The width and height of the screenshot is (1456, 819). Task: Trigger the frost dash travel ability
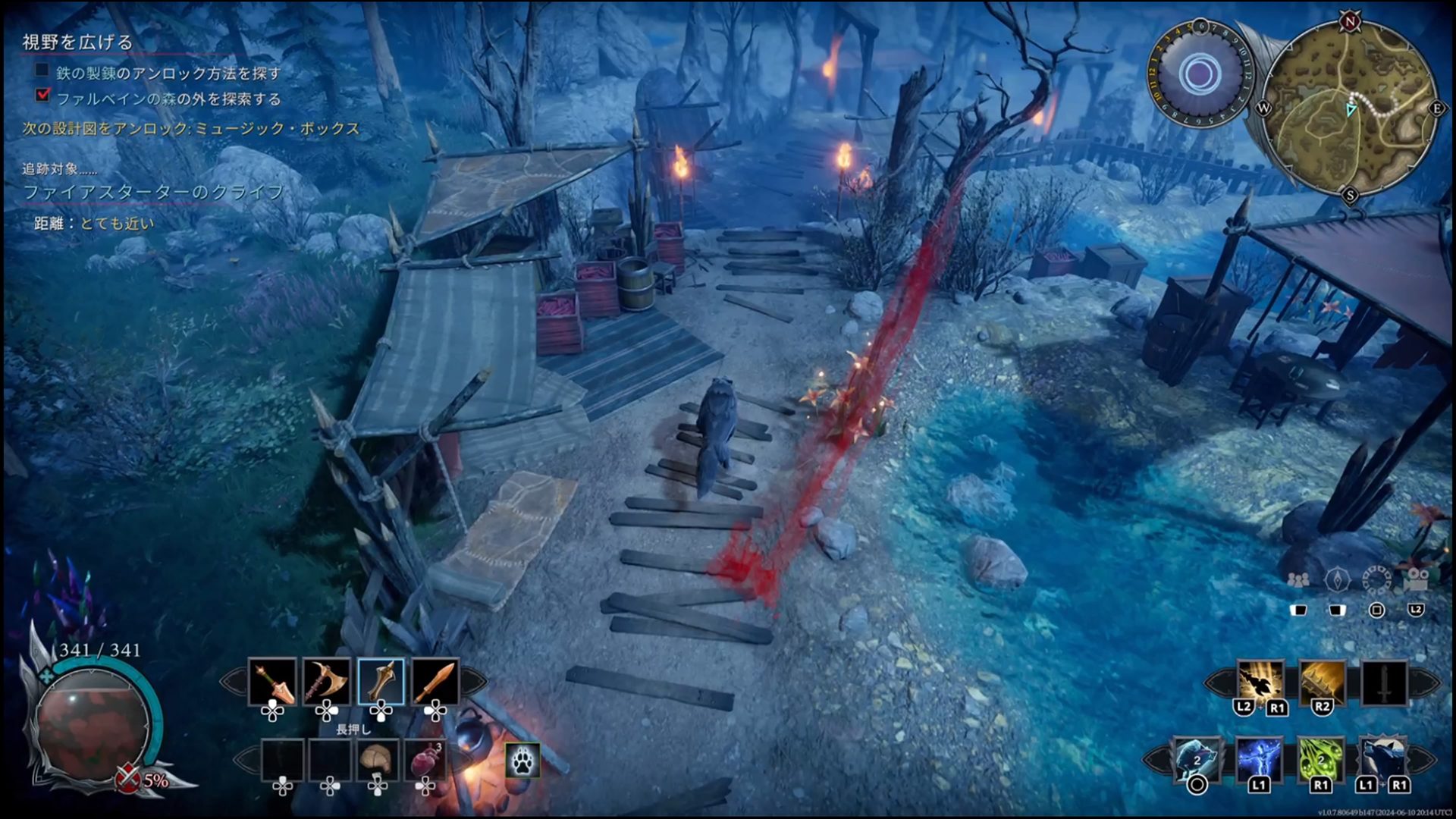click(1197, 759)
